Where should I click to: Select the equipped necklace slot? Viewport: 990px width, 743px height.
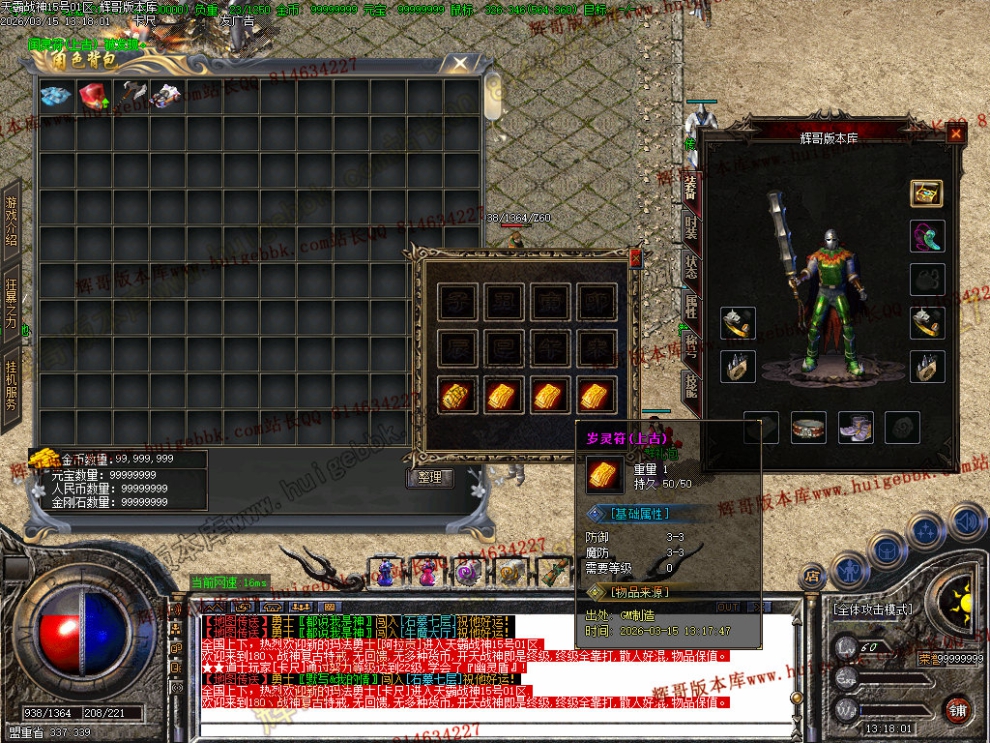[x=926, y=237]
